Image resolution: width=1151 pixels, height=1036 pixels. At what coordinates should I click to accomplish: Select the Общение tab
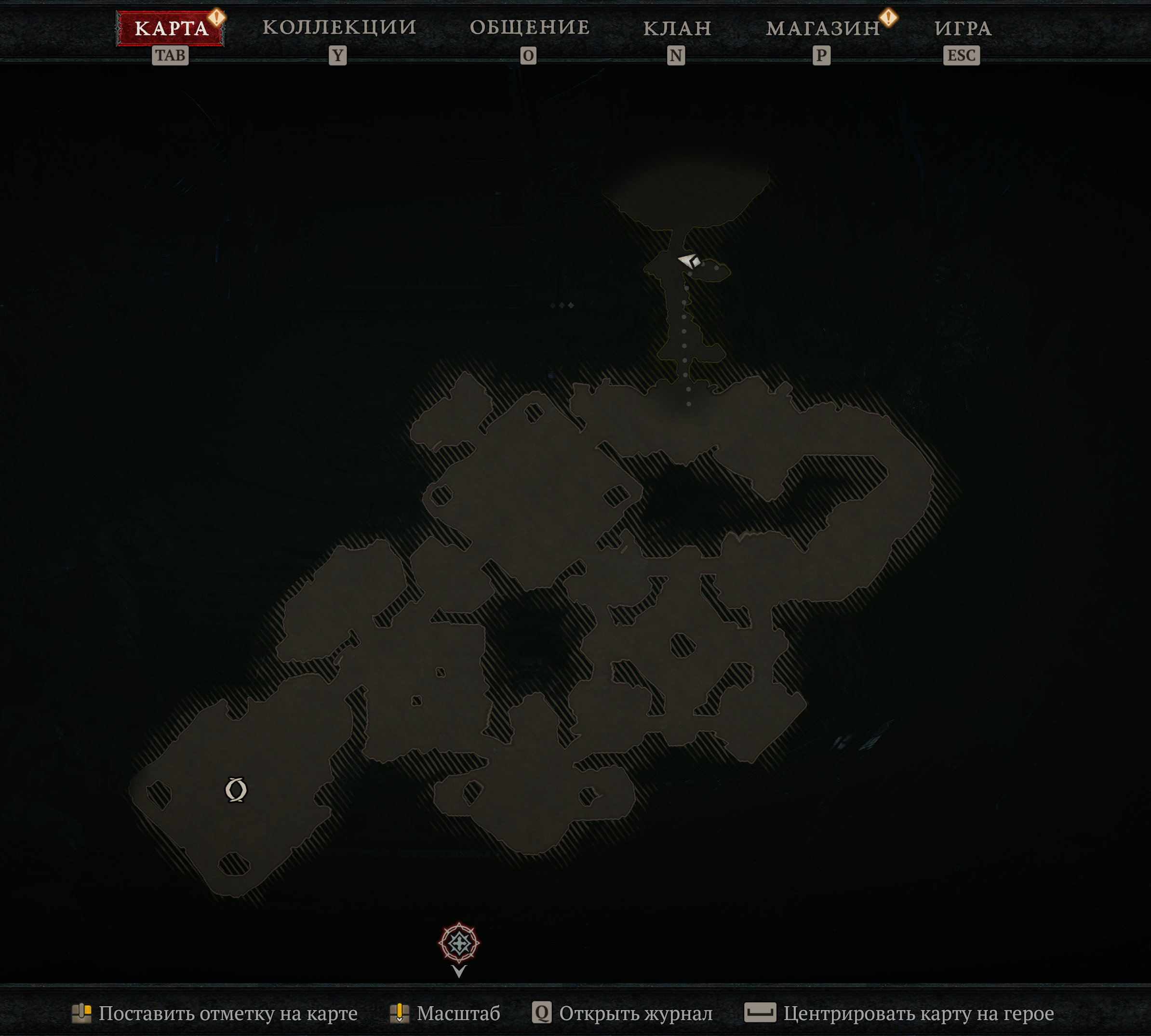point(529,28)
